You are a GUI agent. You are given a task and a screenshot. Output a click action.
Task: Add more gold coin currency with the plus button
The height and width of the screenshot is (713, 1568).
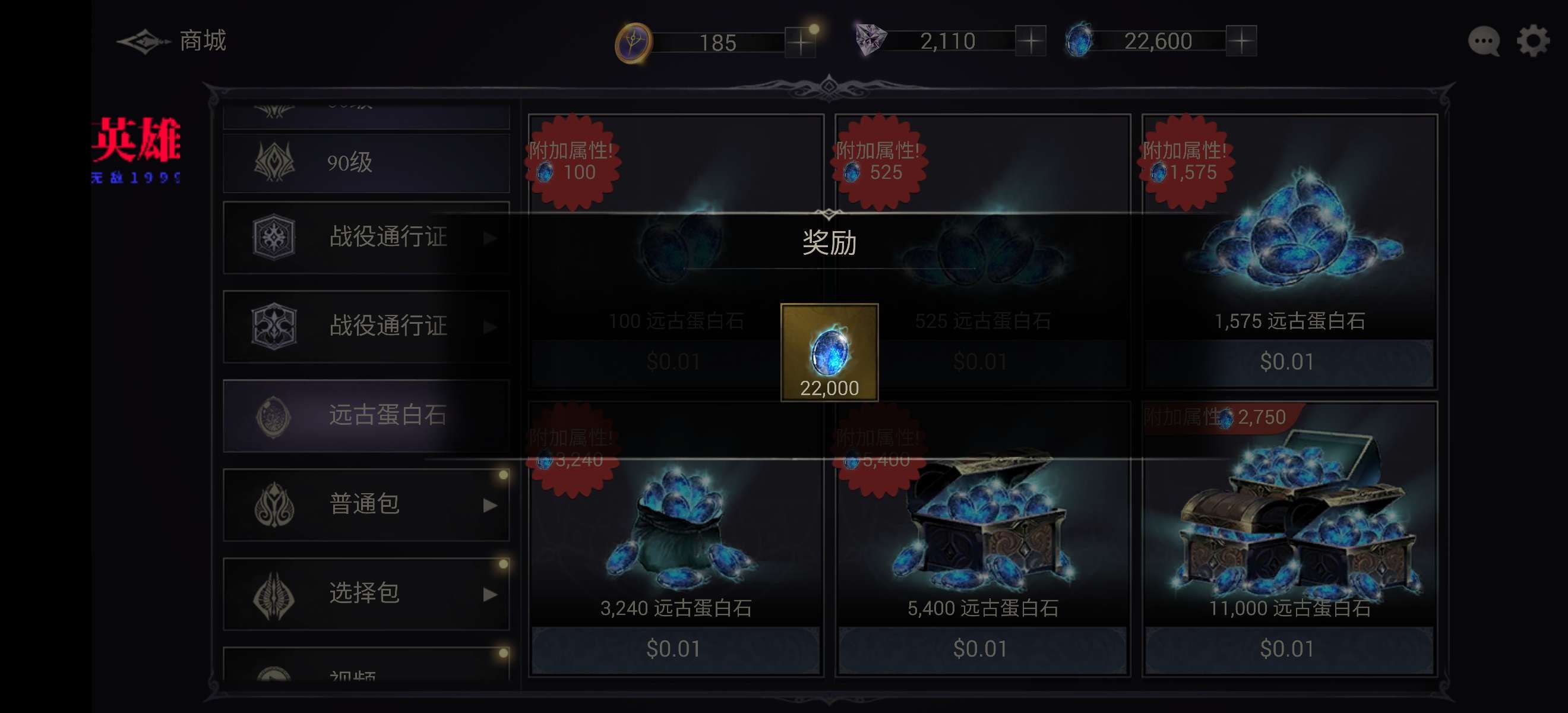pos(800,42)
